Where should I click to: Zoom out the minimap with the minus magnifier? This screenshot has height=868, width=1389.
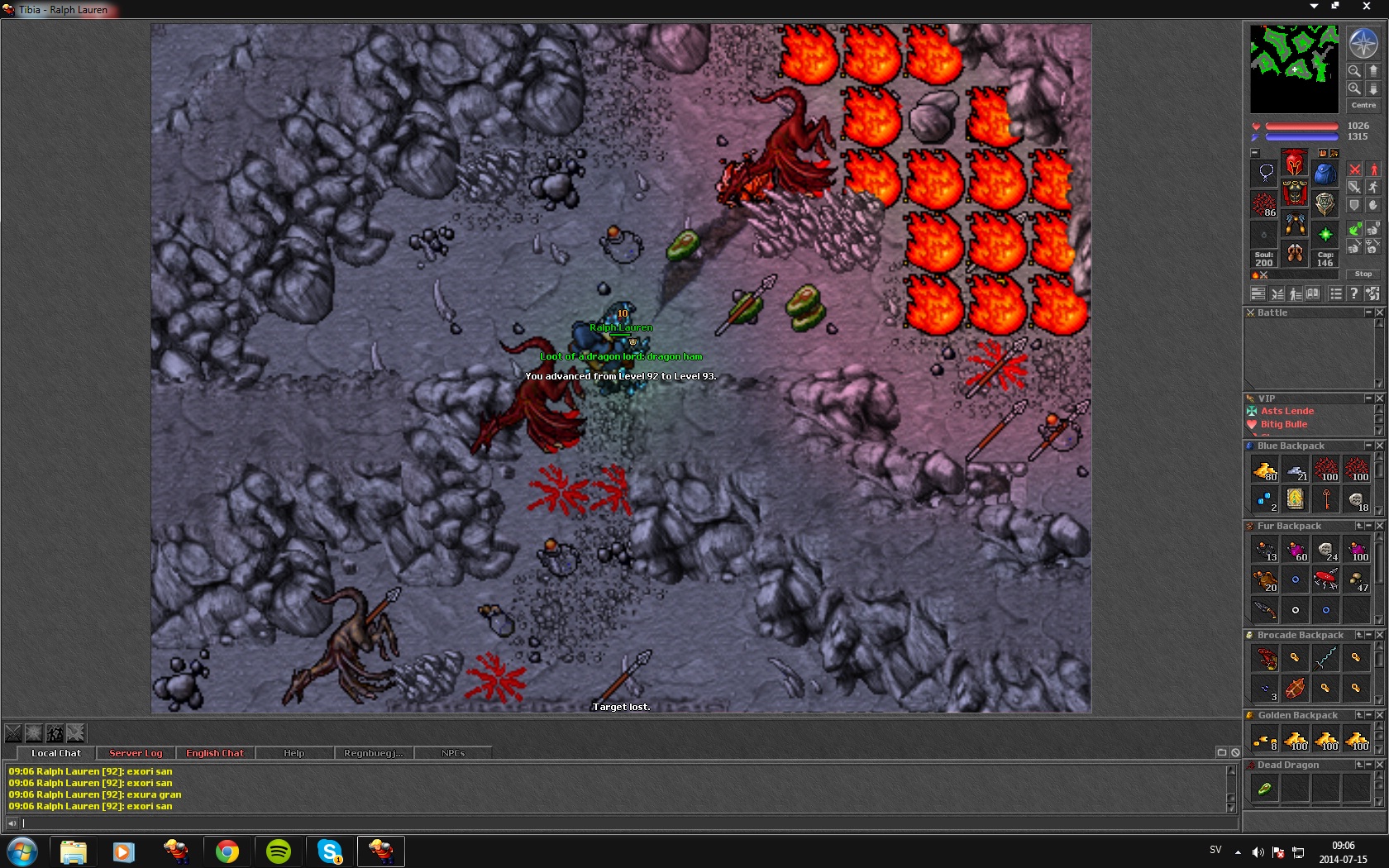1354,71
